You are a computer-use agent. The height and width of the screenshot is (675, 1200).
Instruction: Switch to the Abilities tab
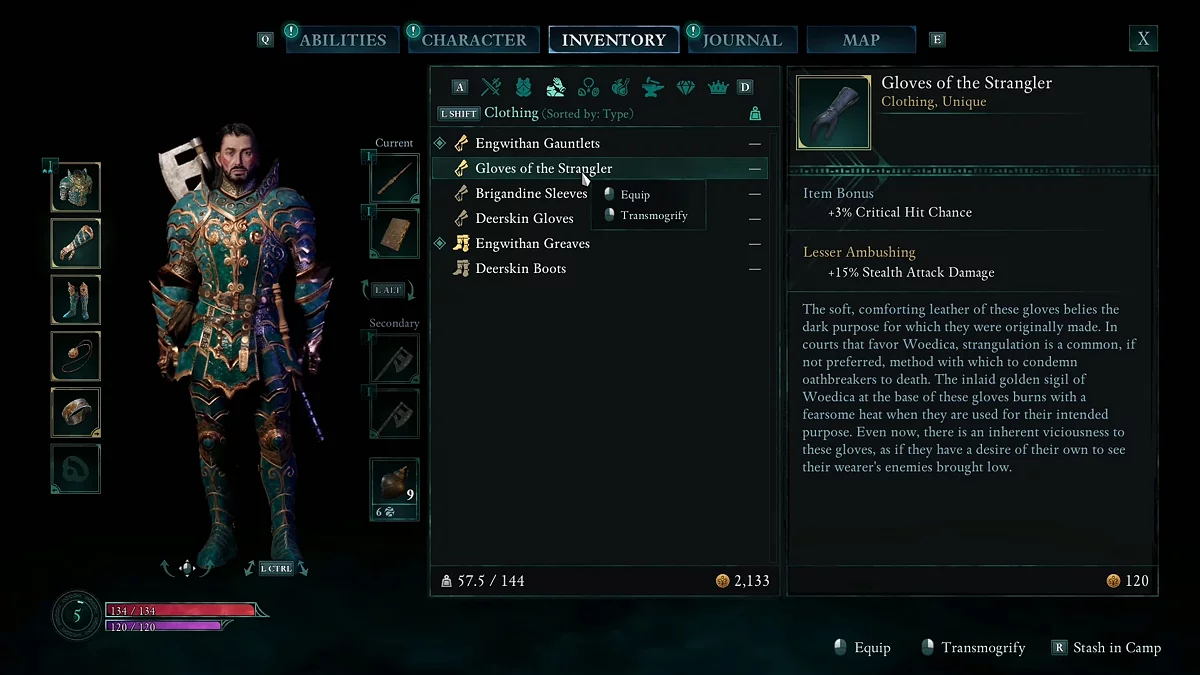[x=342, y=40]
